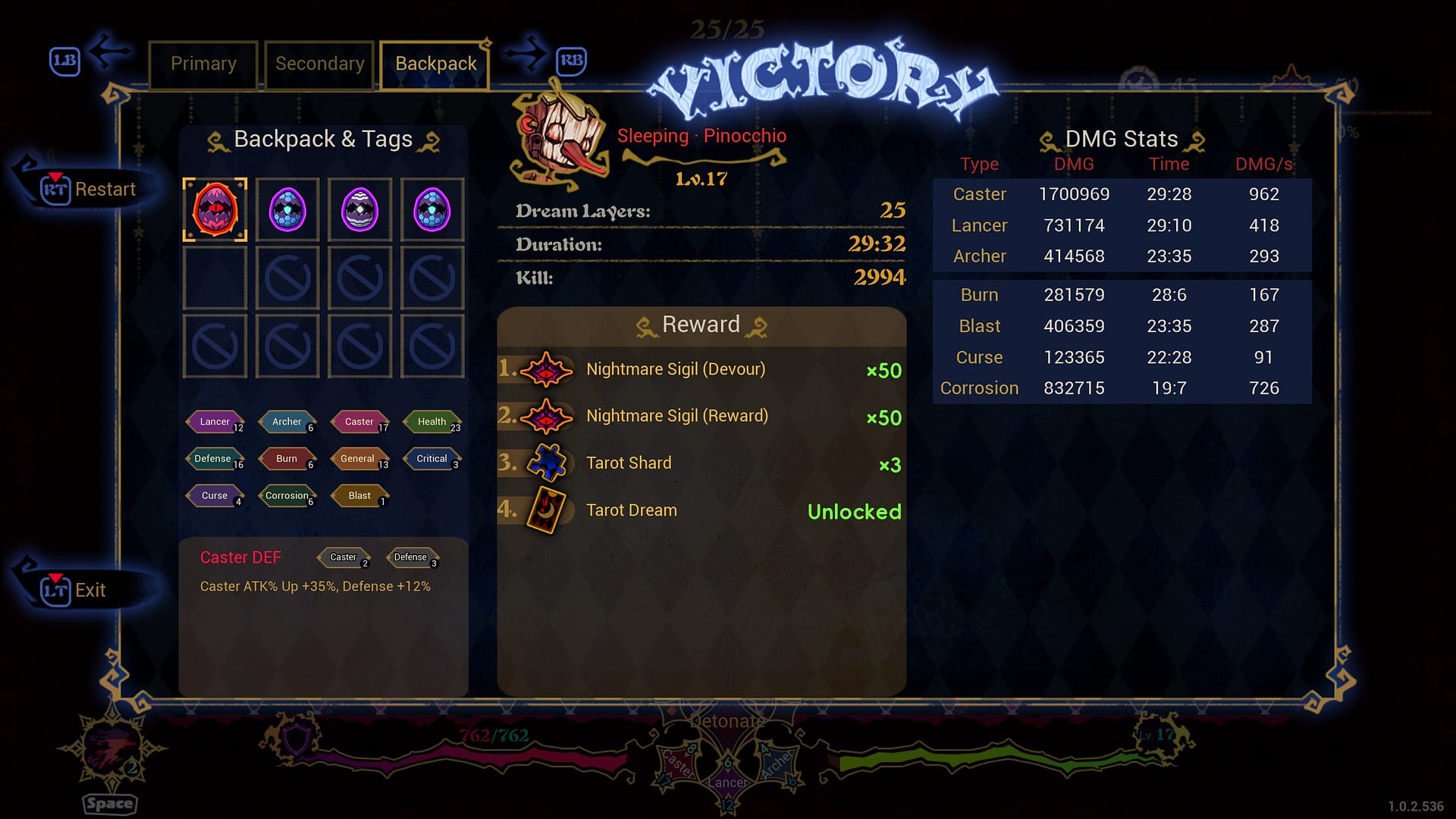Open the Secondary tab

[x=319, y=64]
